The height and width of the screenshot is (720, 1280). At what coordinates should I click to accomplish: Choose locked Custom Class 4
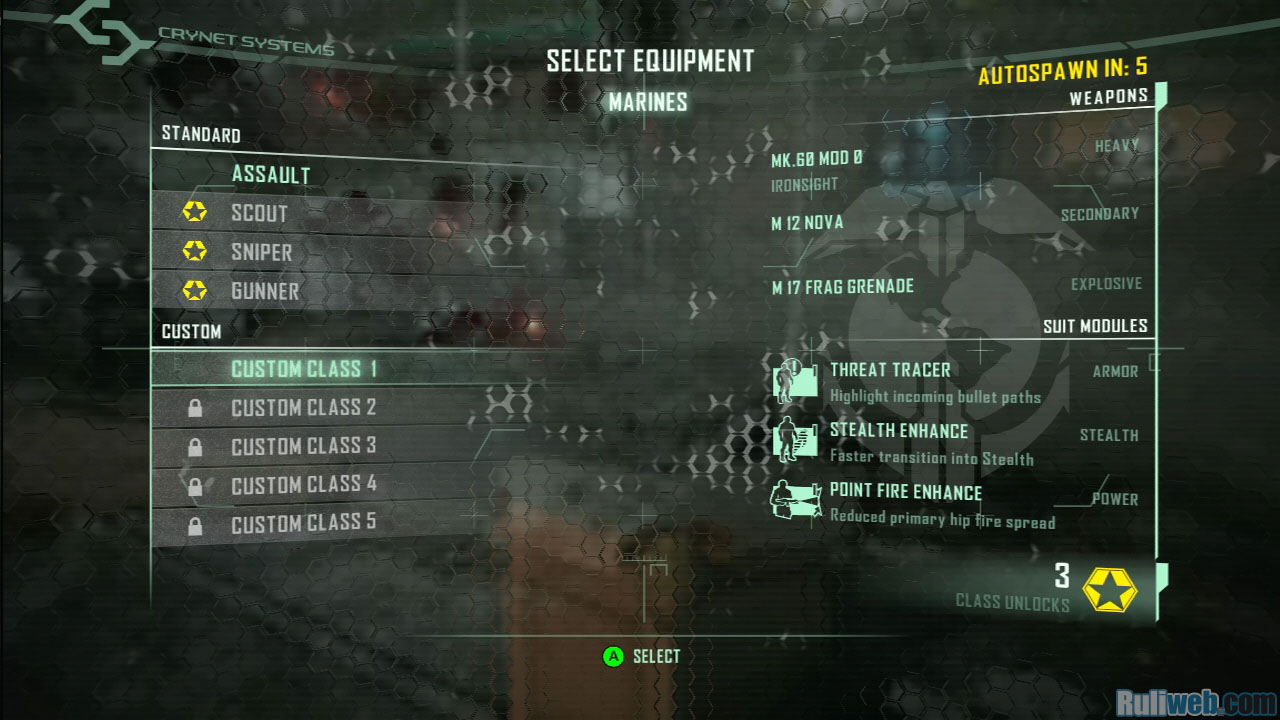point(303,486)
